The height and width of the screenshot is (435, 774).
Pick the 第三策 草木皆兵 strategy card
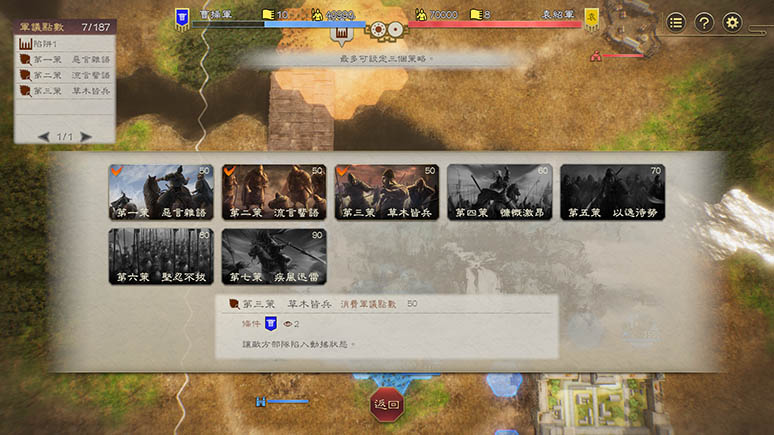tap(387, 192)
